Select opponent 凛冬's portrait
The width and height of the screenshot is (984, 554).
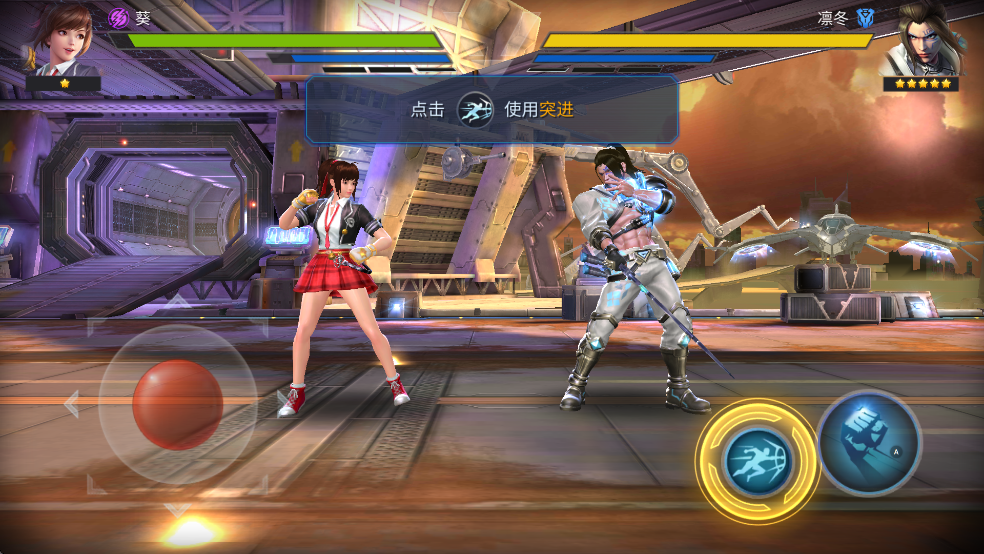922,40
